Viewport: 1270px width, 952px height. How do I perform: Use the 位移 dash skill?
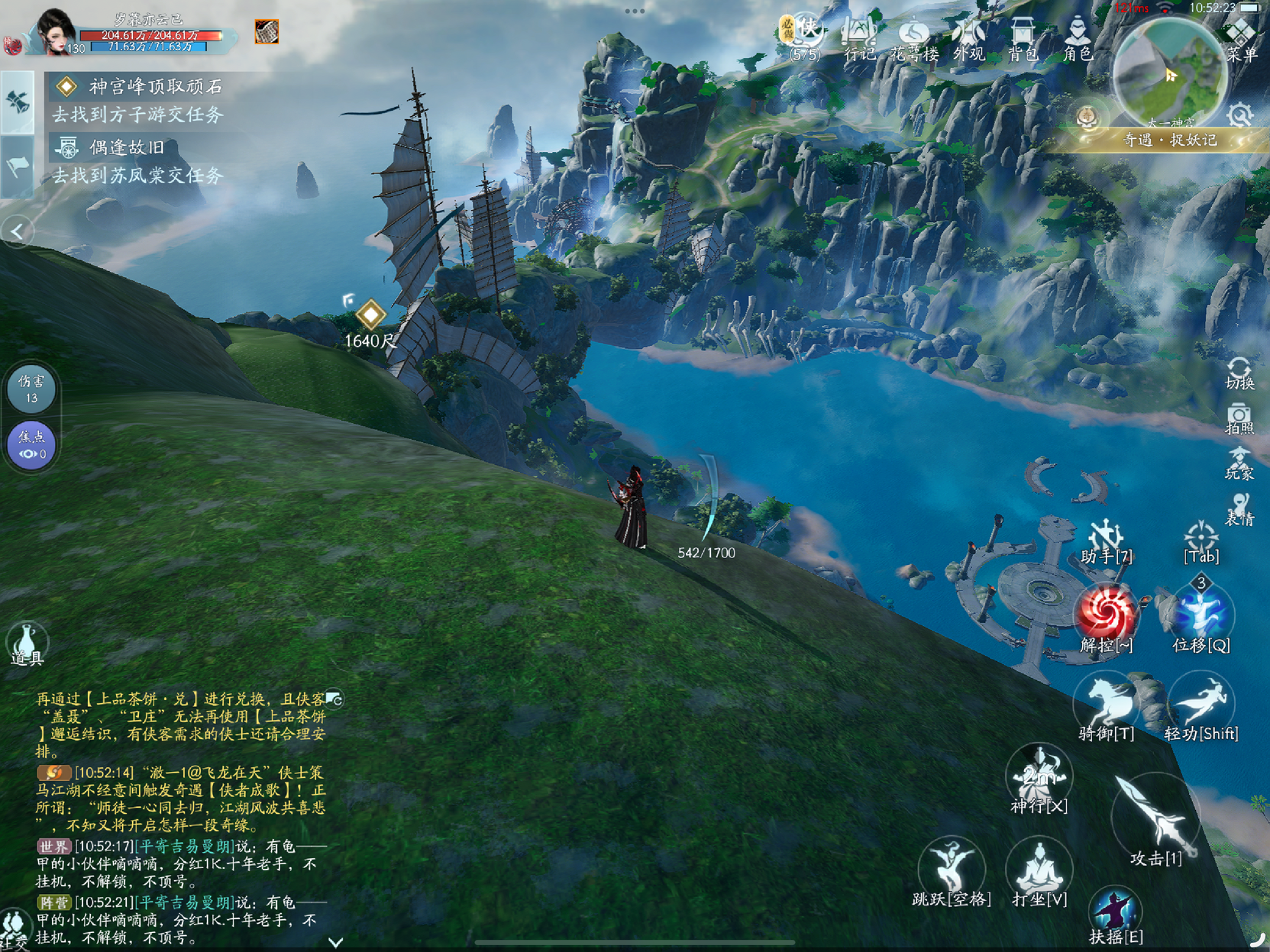pos(1201,617)
